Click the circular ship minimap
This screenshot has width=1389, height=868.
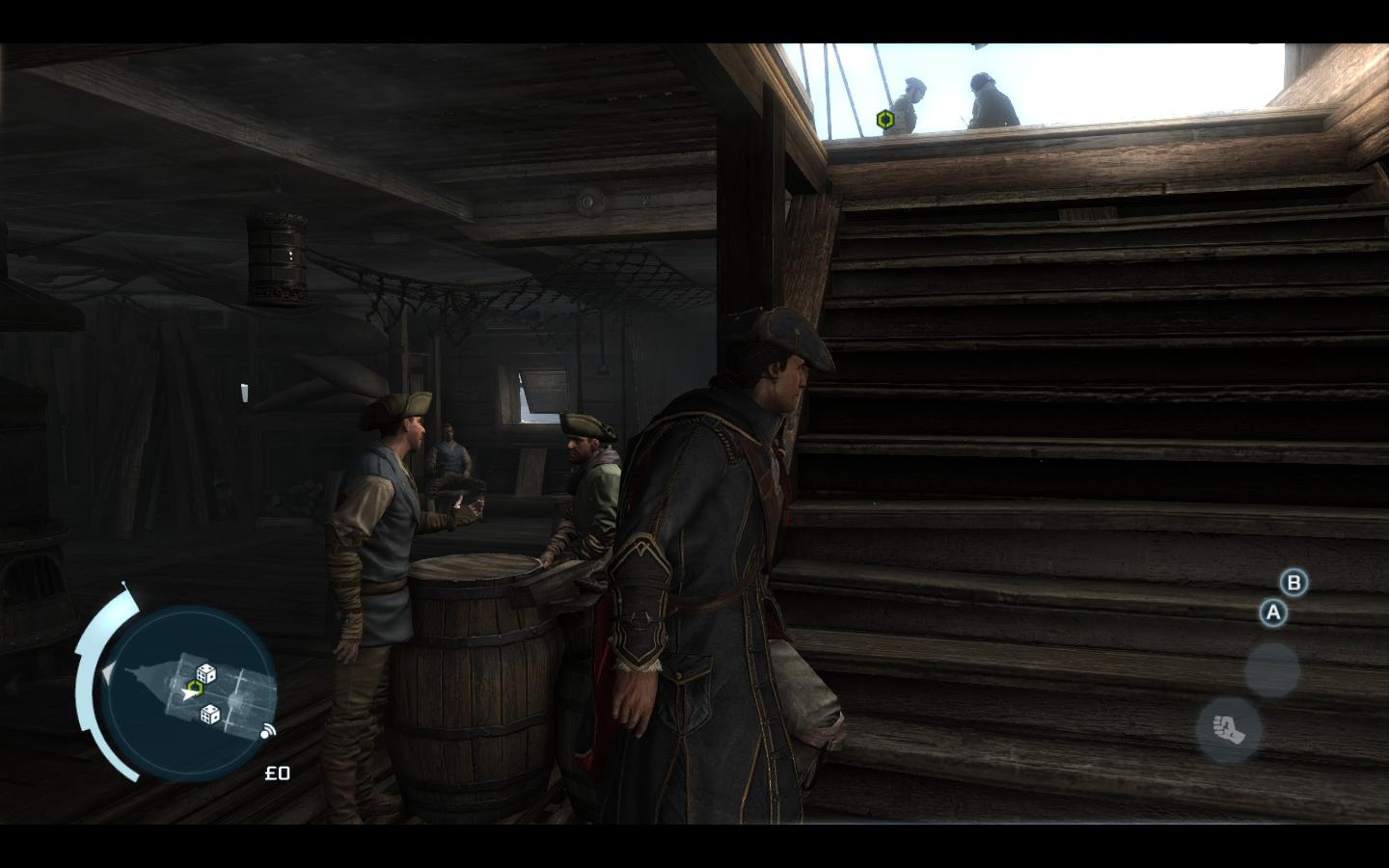click(190, 692)
